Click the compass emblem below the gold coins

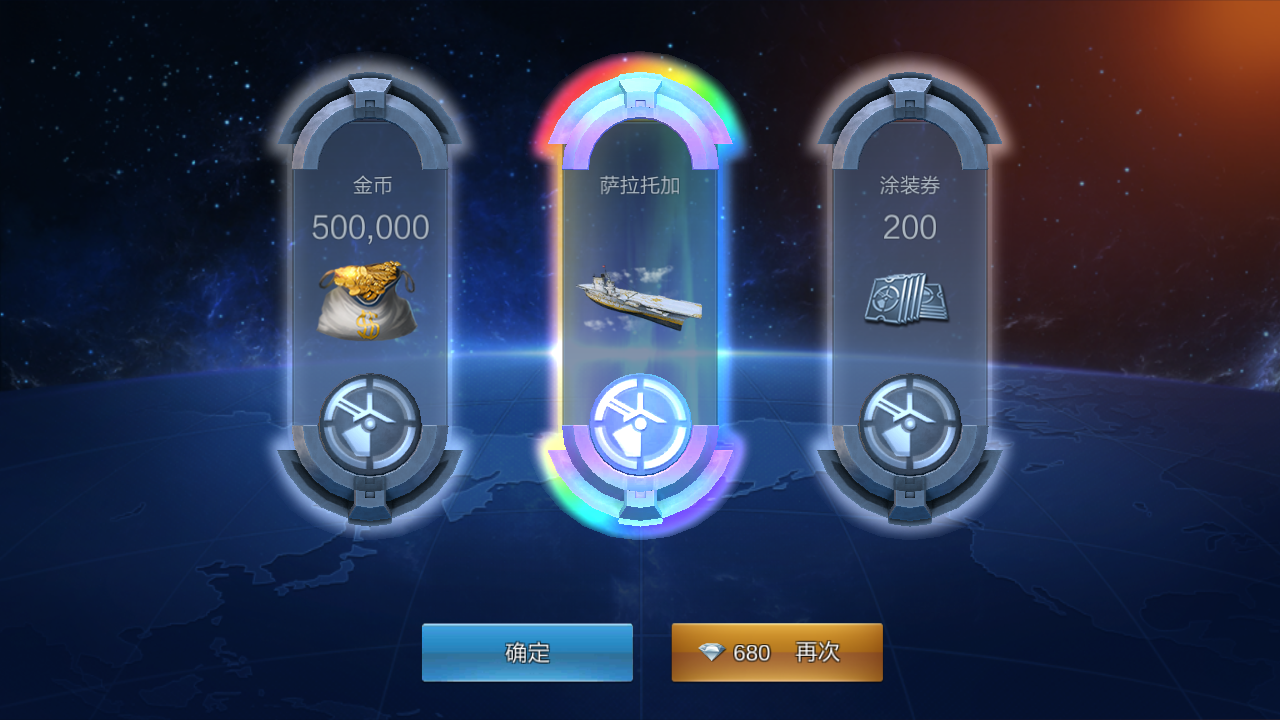click(372, 420)
